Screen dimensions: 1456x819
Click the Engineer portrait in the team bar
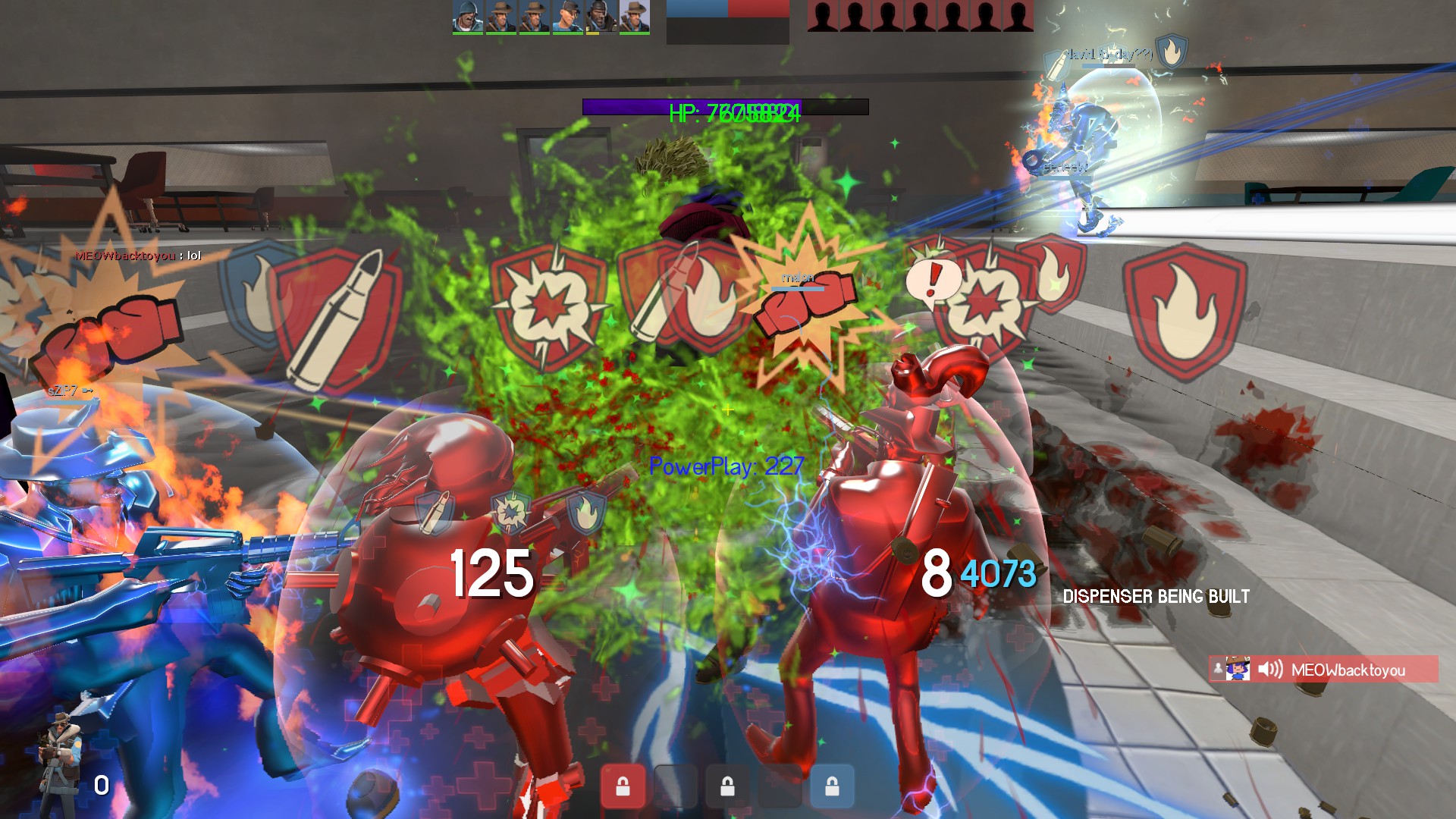pyautogui.click(x=567, y=17)
